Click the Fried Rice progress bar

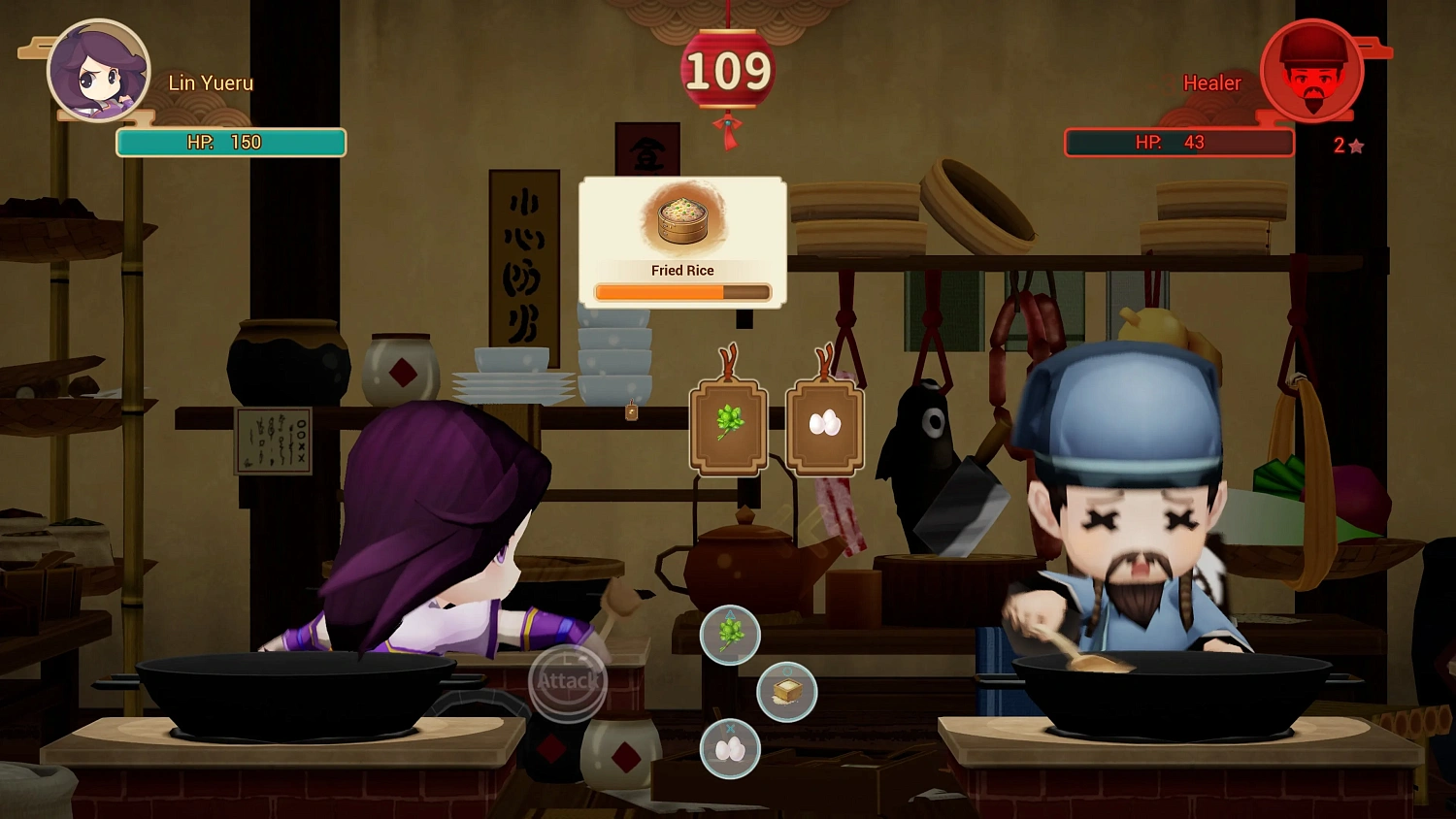(x=681, y=292)
